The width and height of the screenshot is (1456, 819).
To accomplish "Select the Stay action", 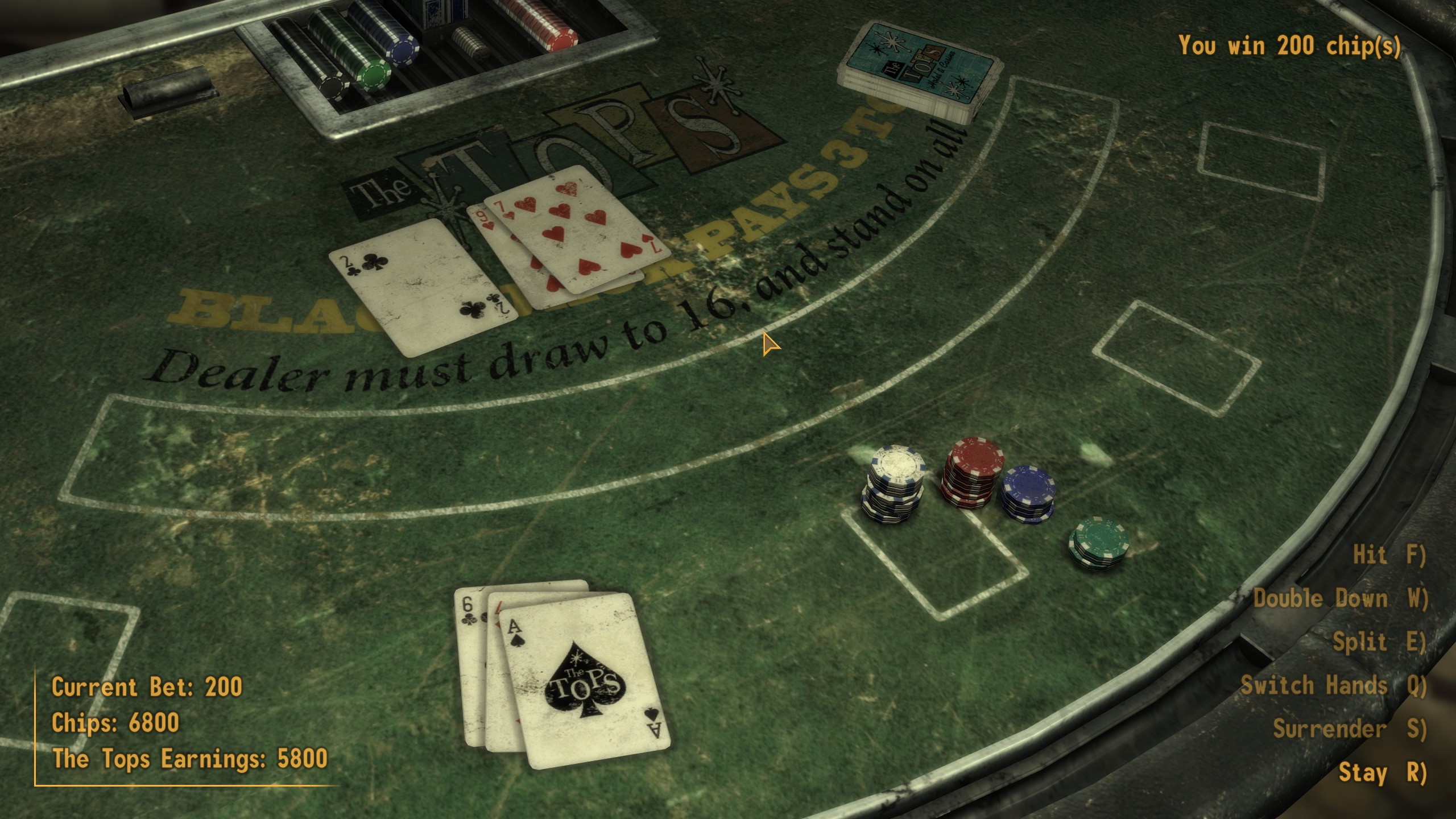I will 1382,772.
